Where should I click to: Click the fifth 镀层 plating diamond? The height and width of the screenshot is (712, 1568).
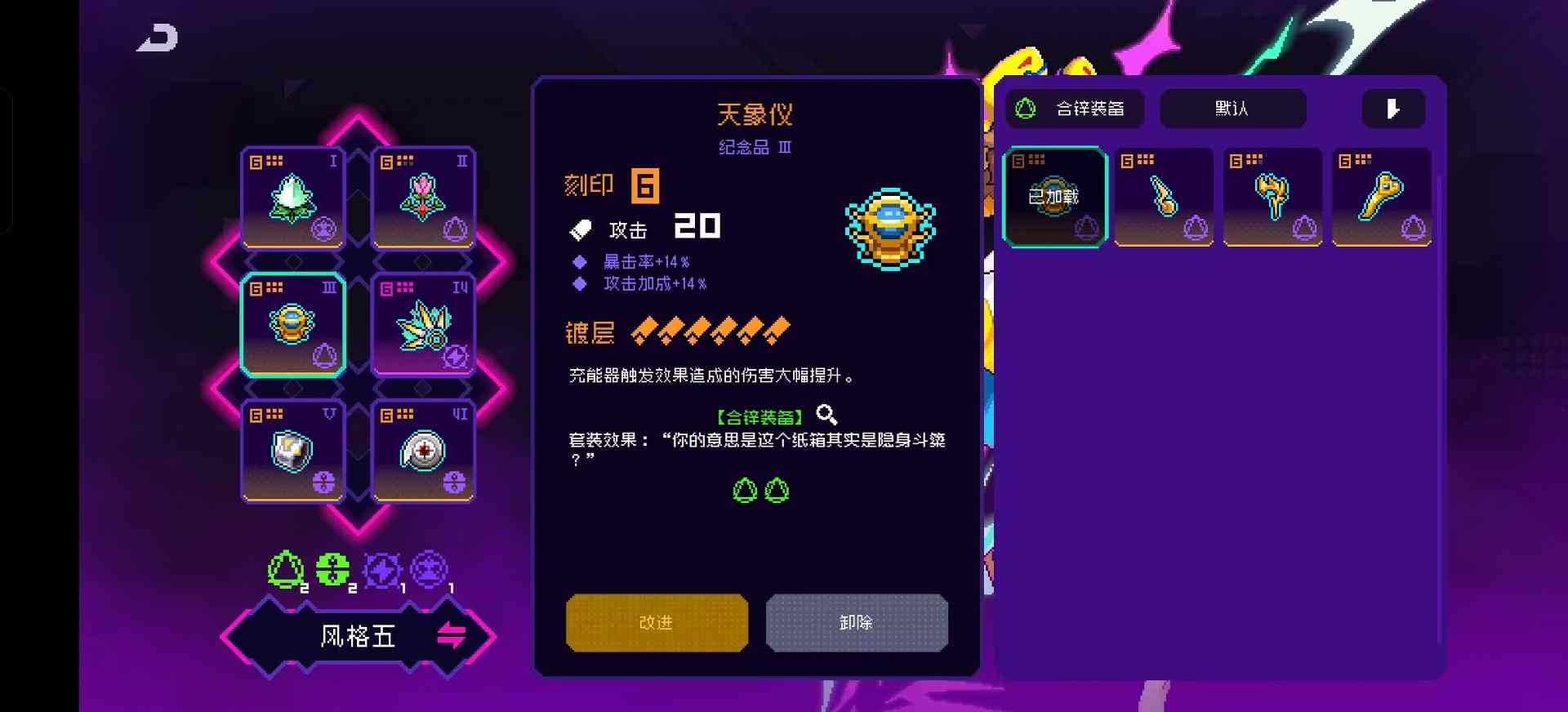point(748,329)
